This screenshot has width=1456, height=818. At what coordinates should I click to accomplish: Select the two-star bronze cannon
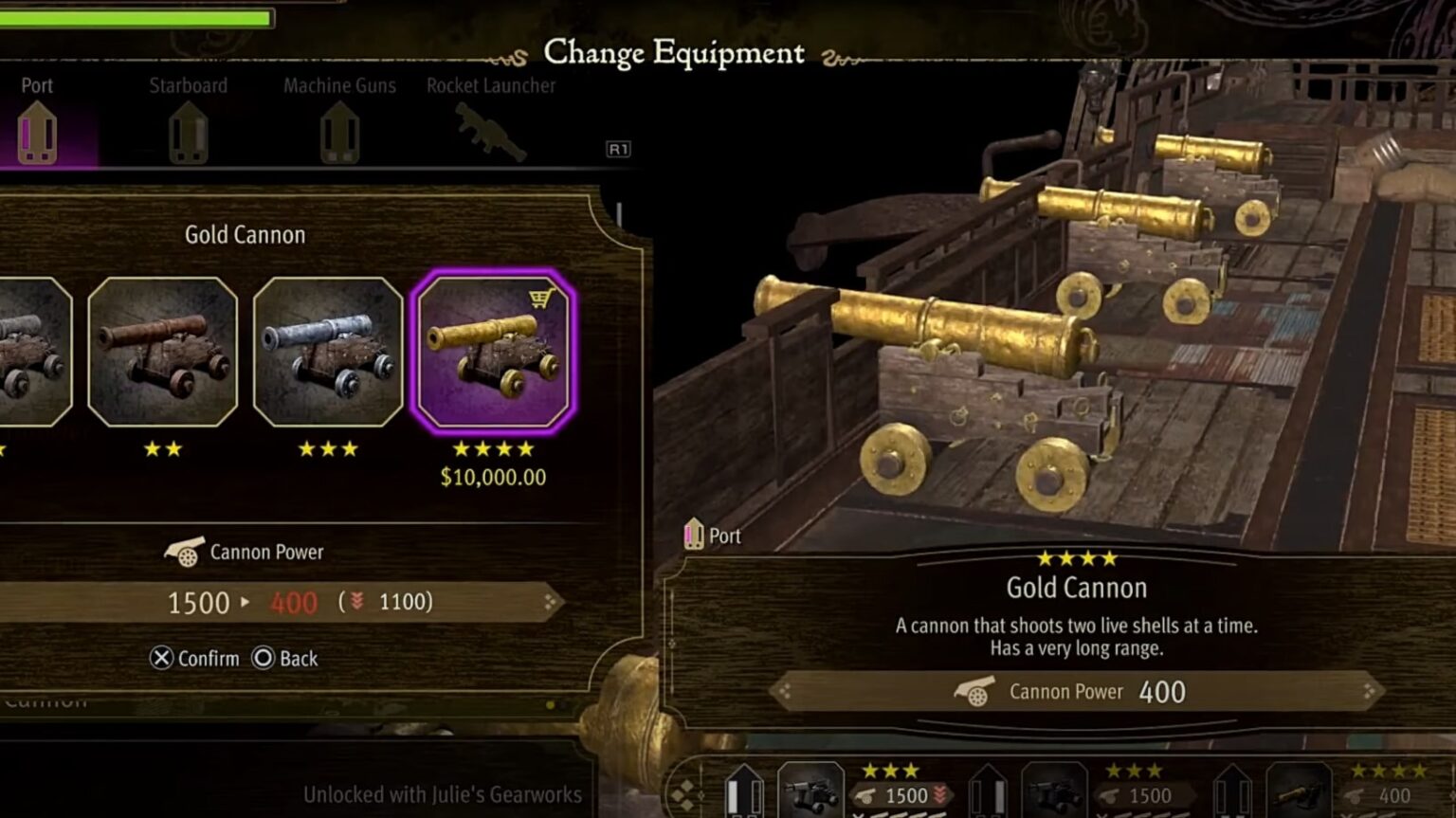(x=163, y=355)
